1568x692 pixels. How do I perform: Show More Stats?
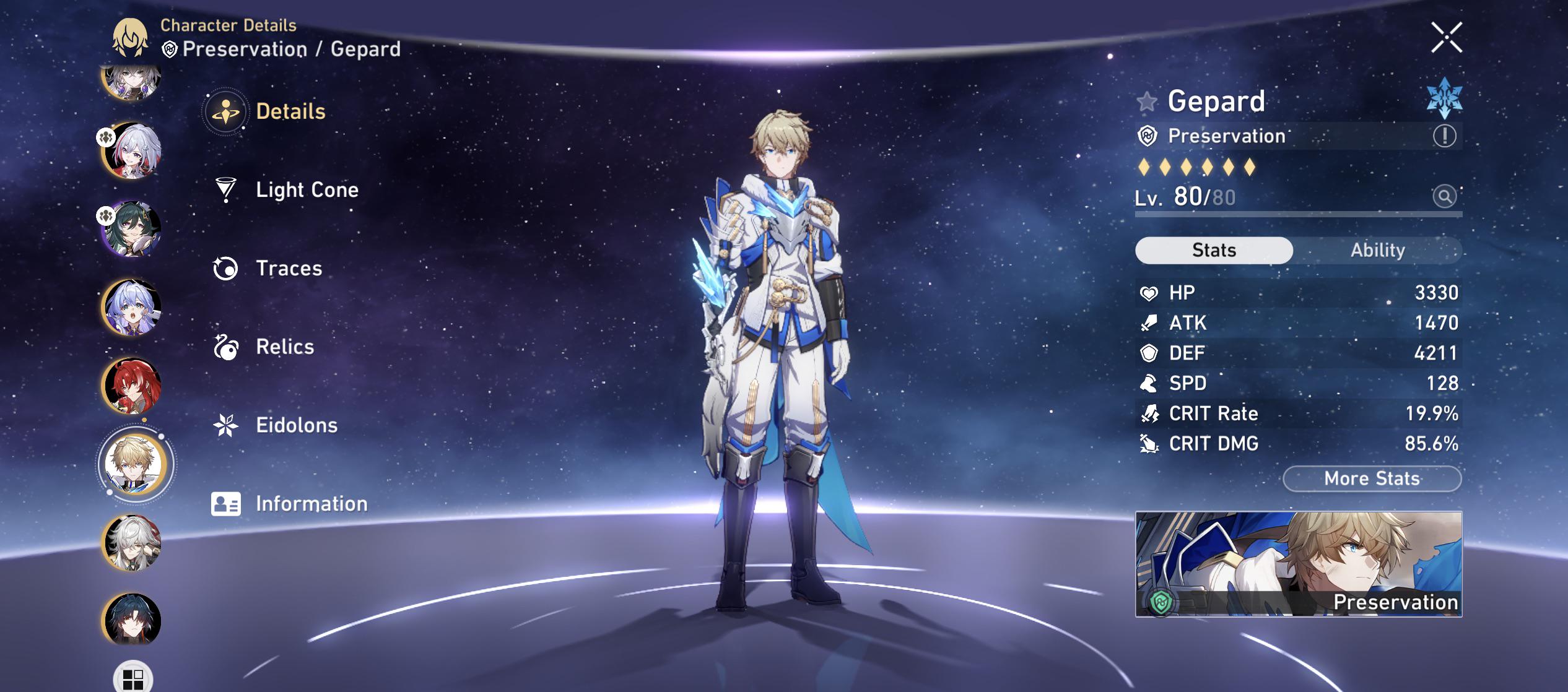[1372, 478]
